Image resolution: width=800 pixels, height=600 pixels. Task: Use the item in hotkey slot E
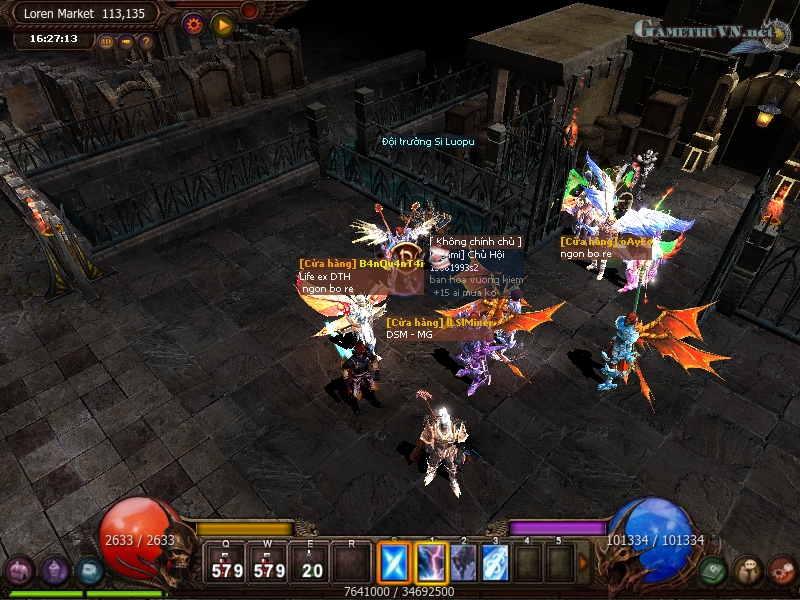tap(311, 564)
